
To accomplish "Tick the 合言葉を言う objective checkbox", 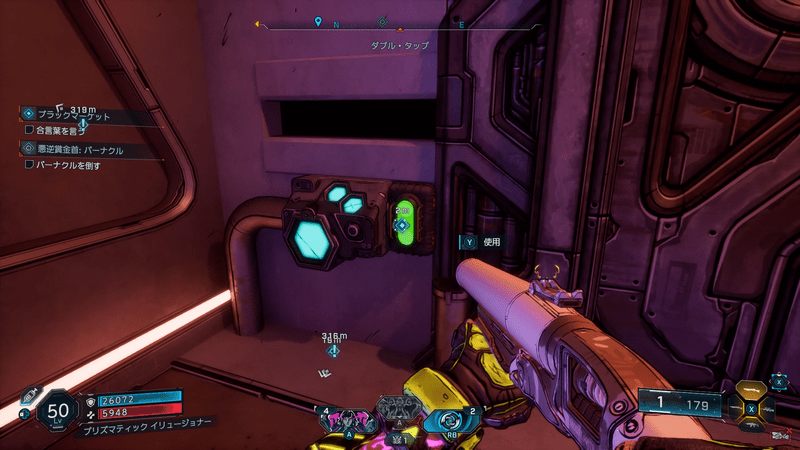I will (x=30, y=130).
